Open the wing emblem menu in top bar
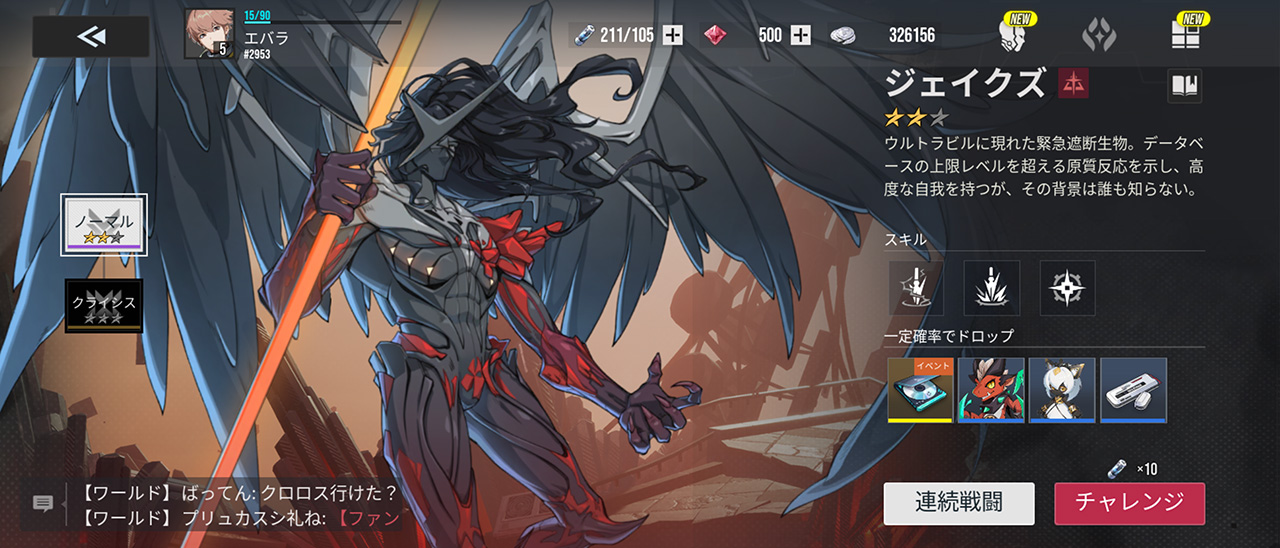The width and height of the screenshot is (1280, 548). click(x=1099, y=36)
